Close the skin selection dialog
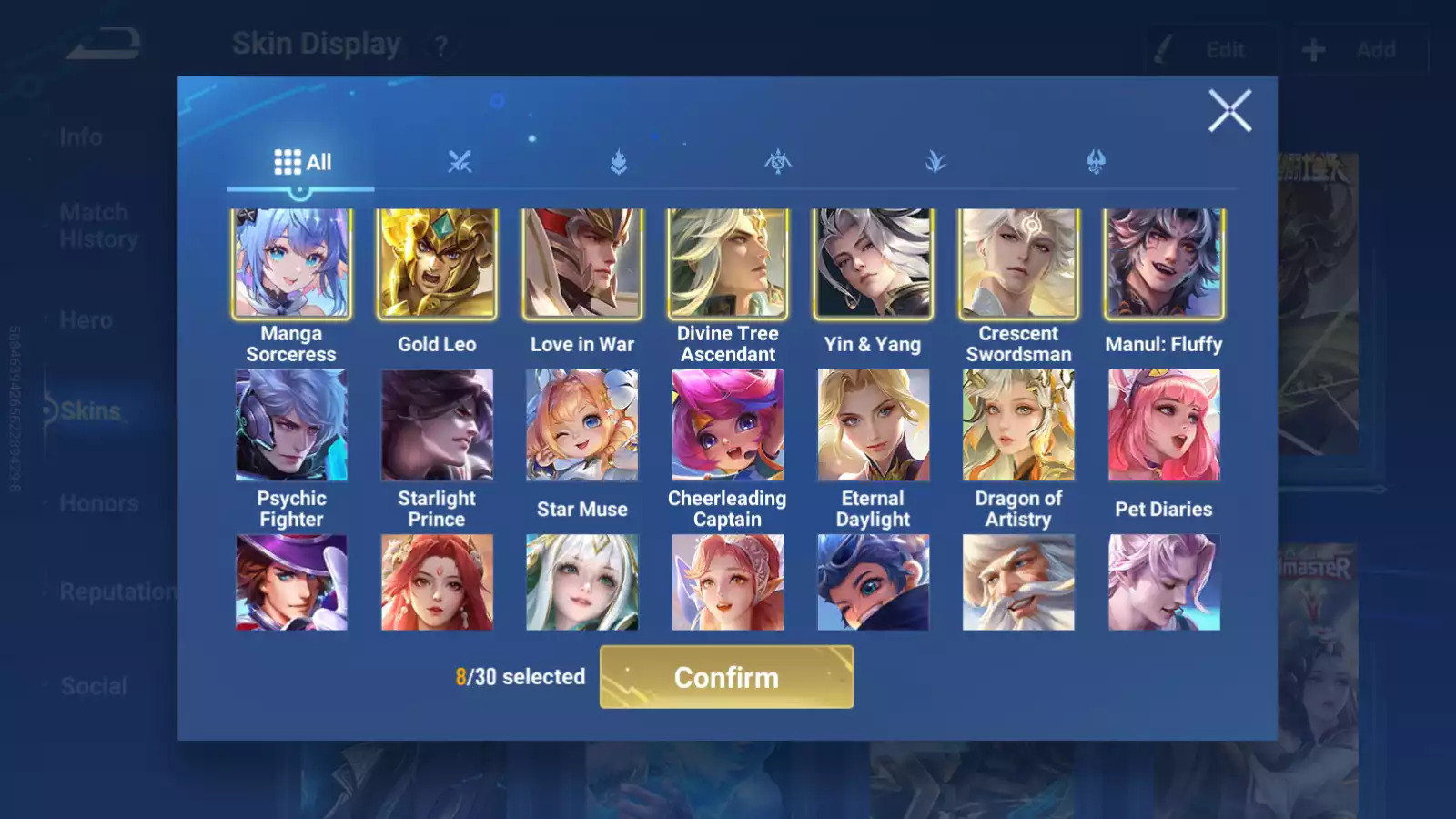The width and height of the screenshot is (1456, 819). click(1229, 111)
